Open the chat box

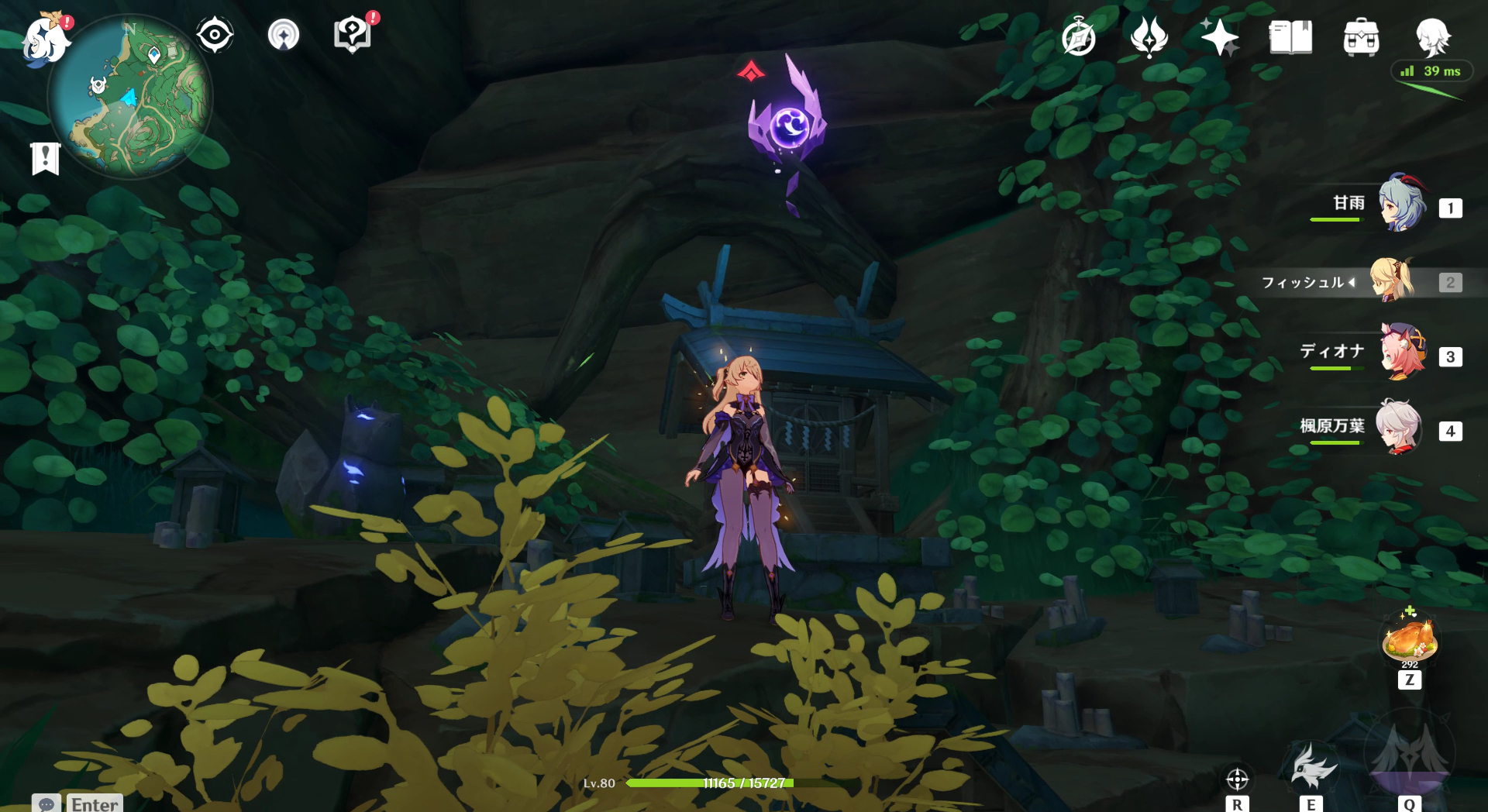[x=77, y=803]
